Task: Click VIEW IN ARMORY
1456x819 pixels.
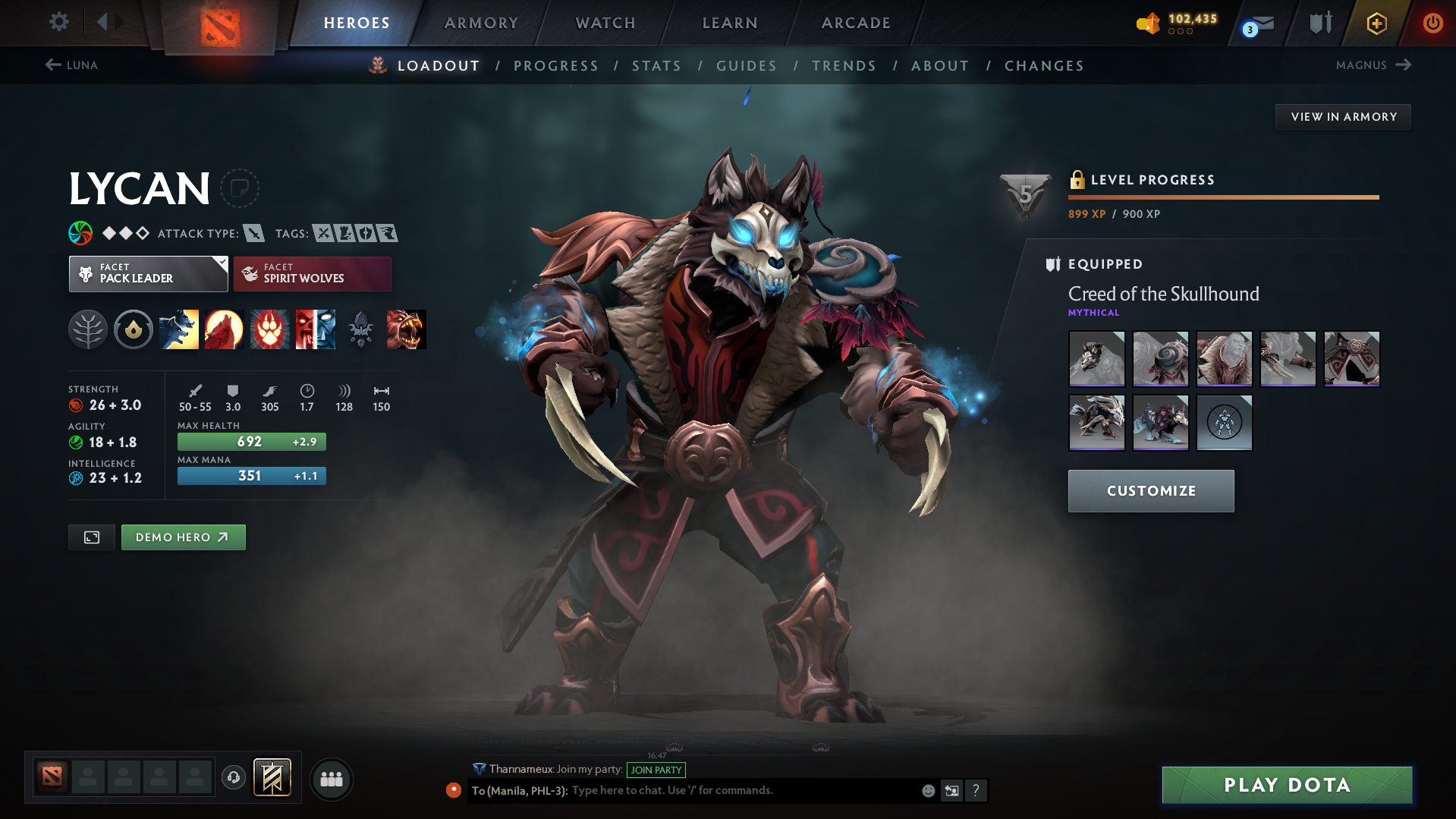Action: click(x=1343, y=116)
